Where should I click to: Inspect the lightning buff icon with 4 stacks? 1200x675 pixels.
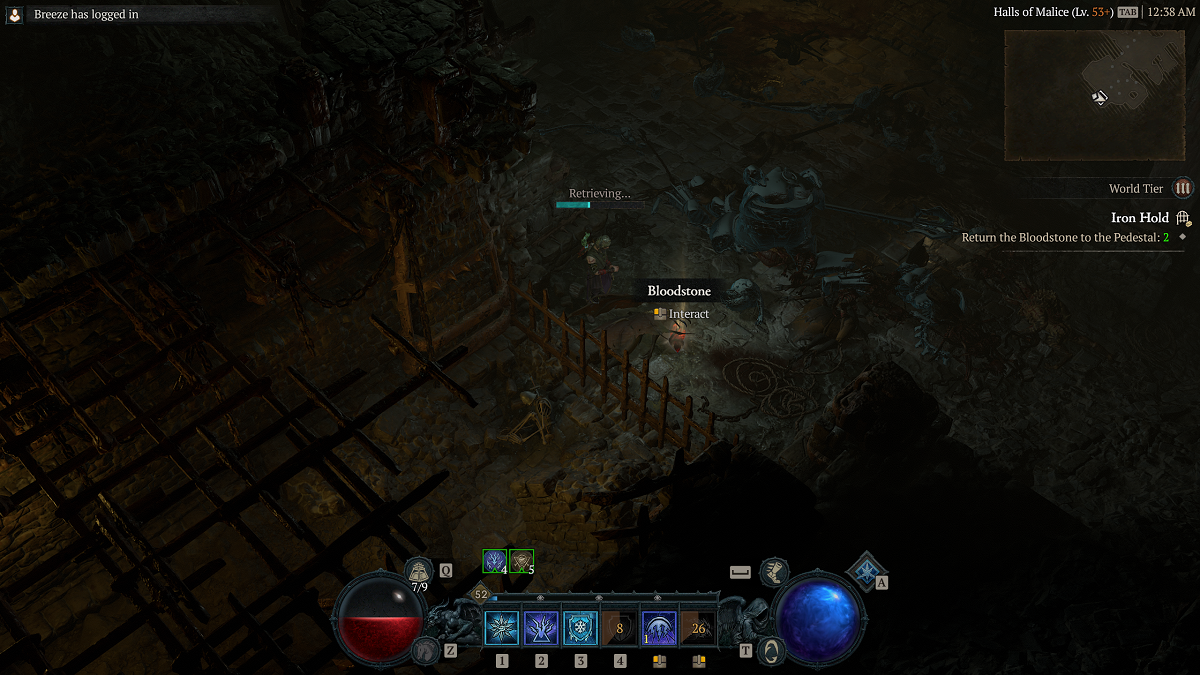(494, 561)
